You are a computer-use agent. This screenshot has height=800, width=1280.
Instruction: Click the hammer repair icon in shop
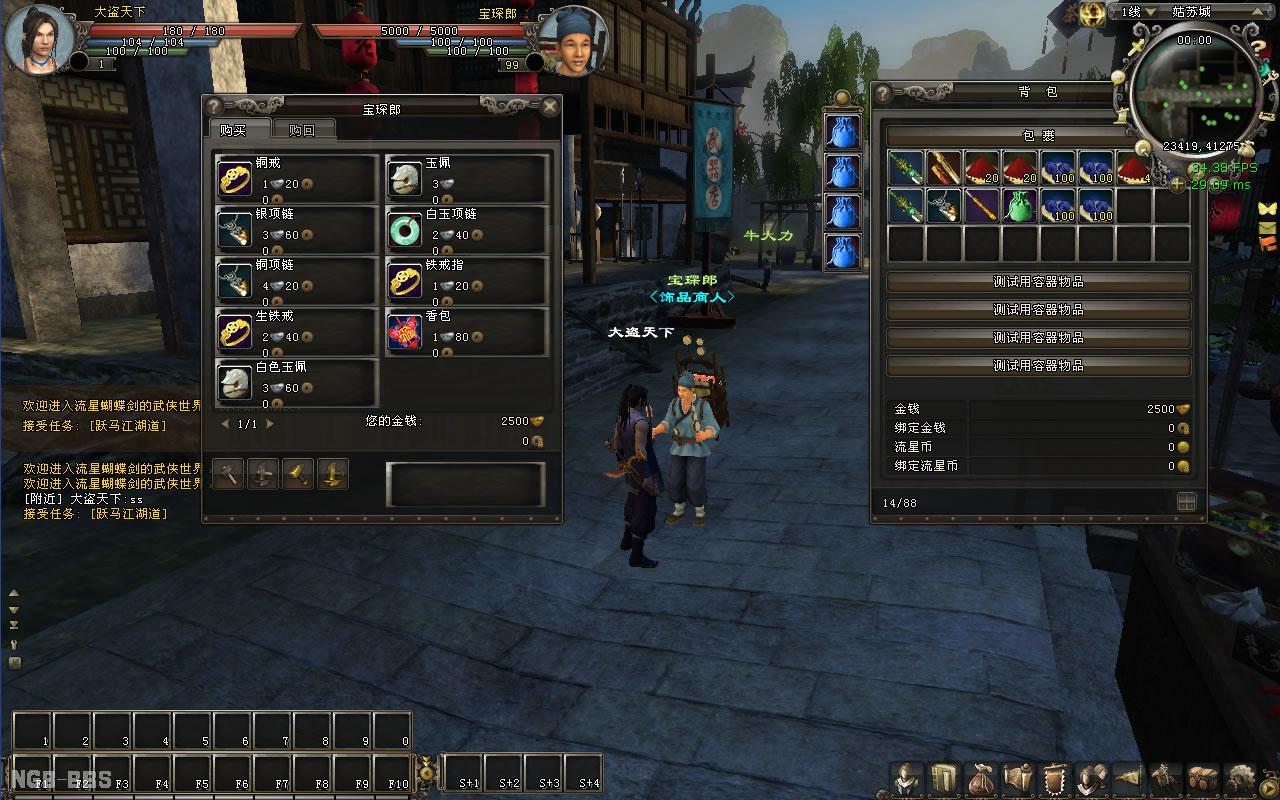229,474
